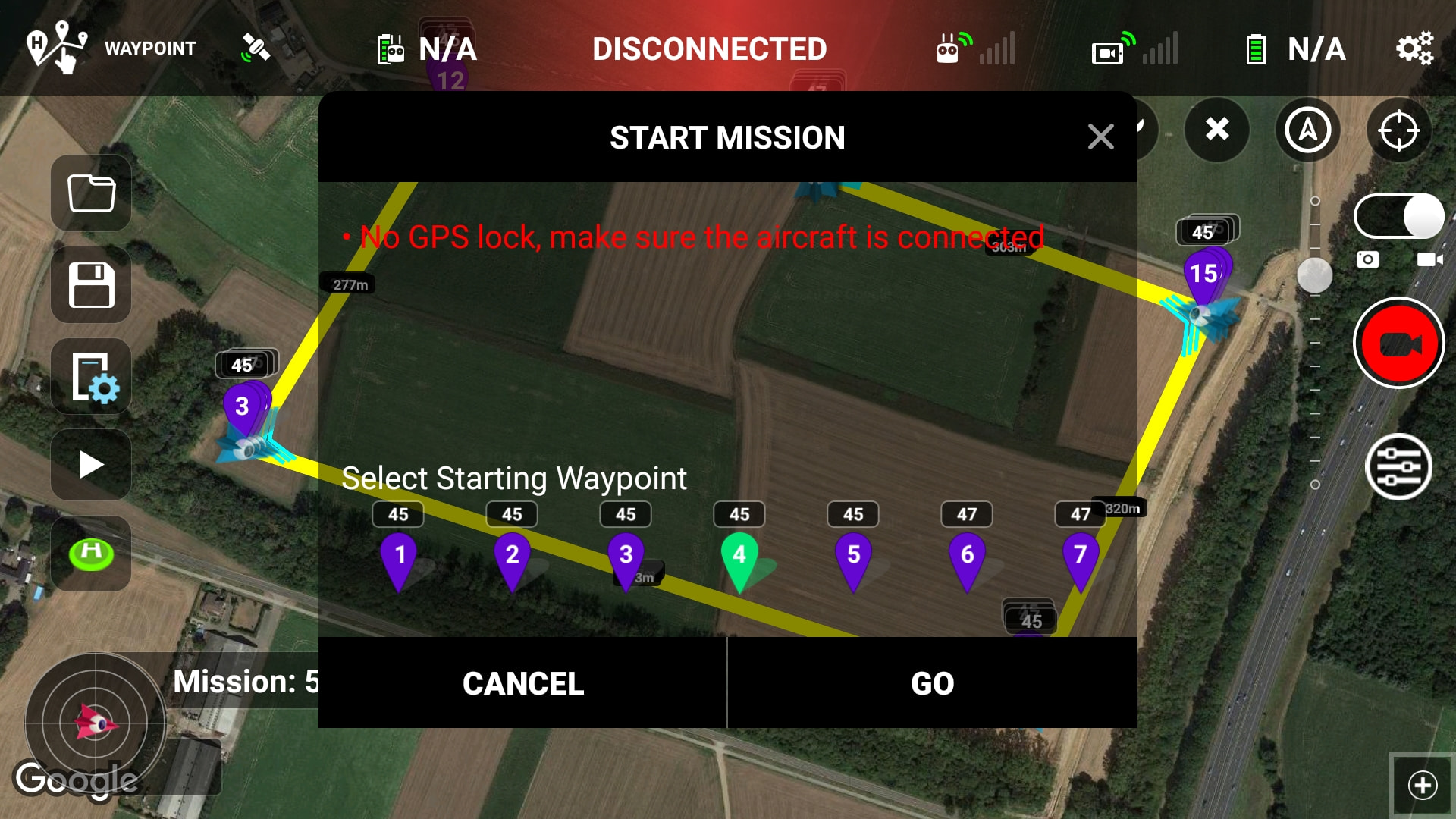Choose waypoint 6 in the selector
The image size is (1456, 819).
(x=967, y=558)
